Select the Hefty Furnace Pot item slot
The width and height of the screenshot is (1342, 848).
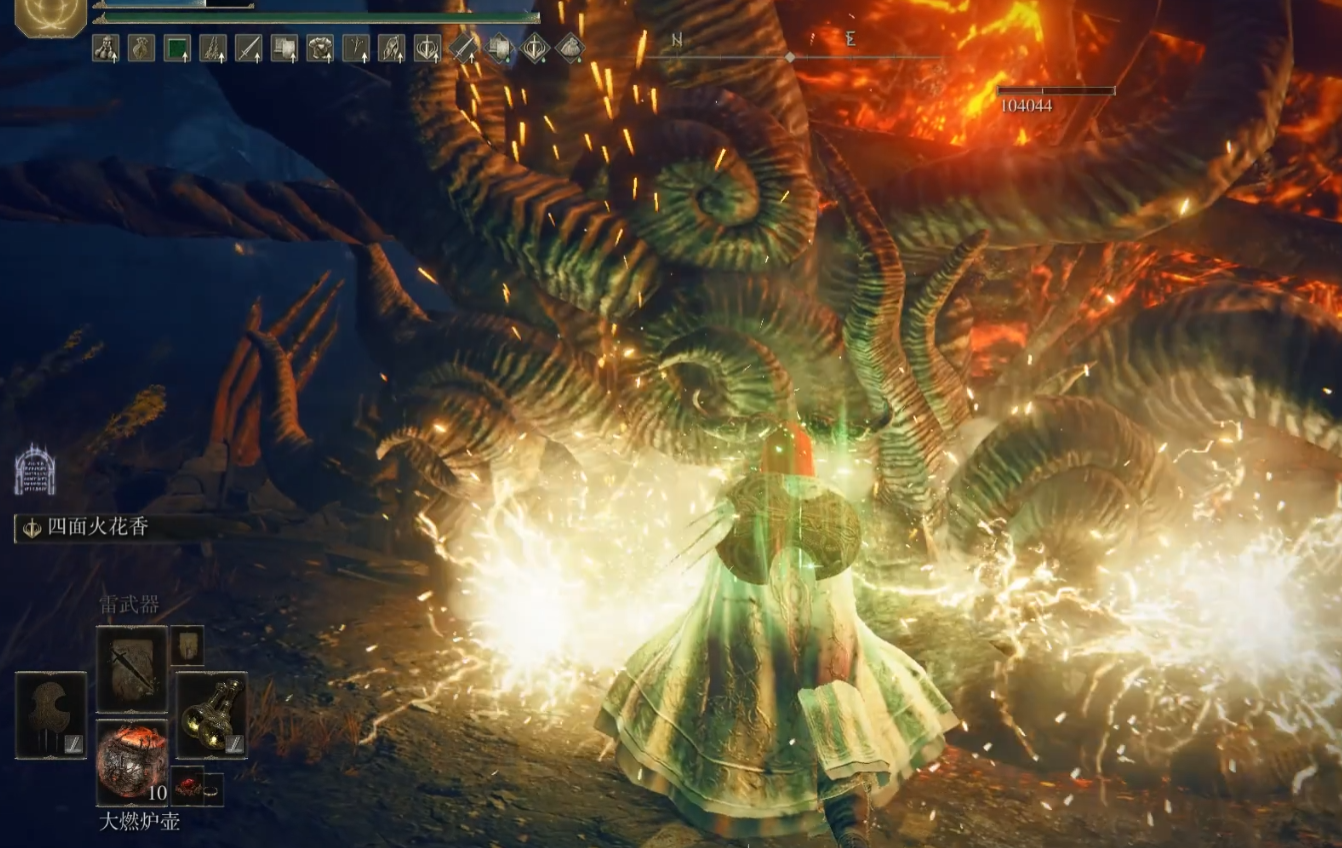132,763
